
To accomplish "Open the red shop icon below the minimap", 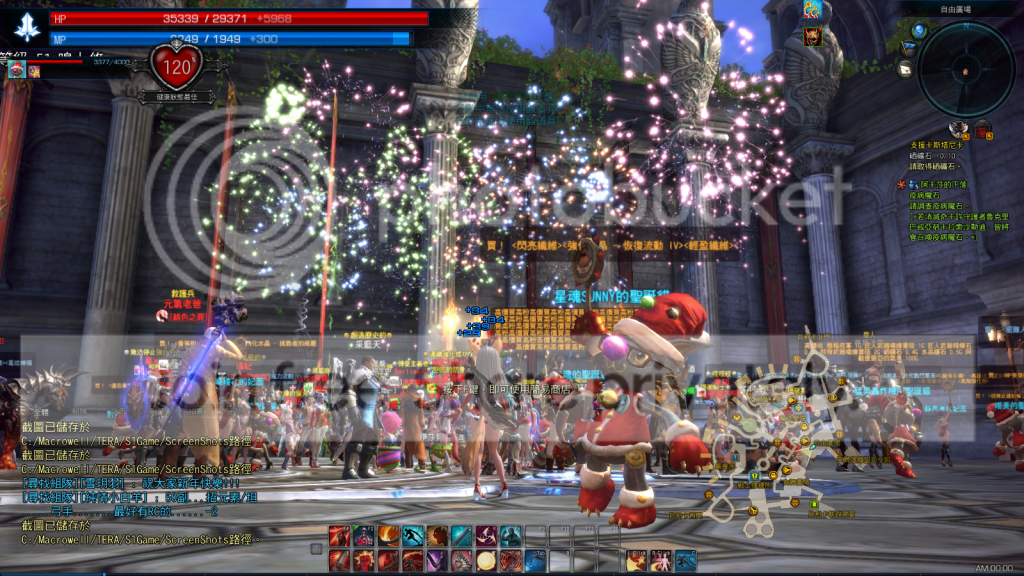I will click(x=982, y=127).
